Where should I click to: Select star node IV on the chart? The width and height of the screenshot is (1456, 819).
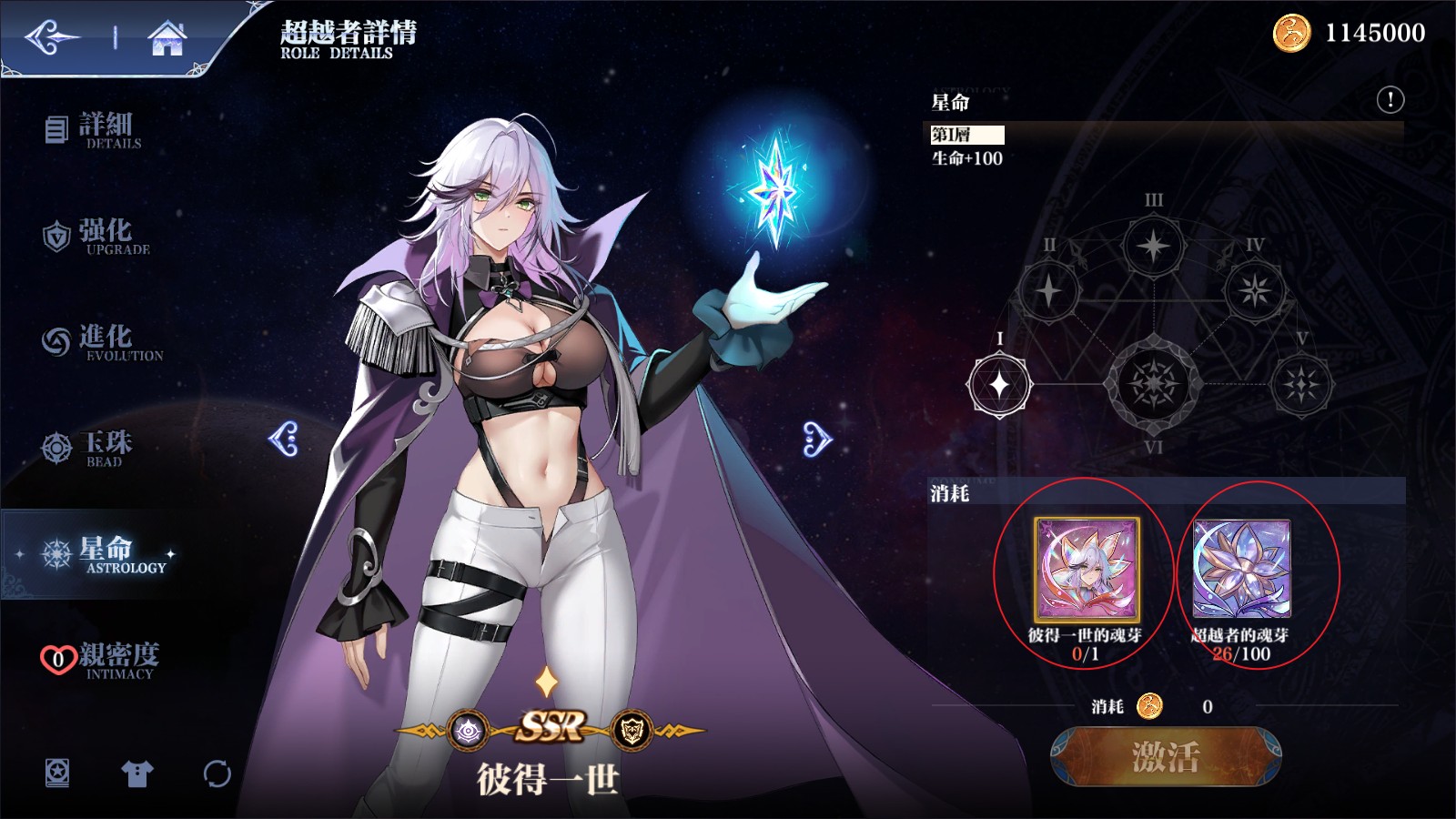1255,291
